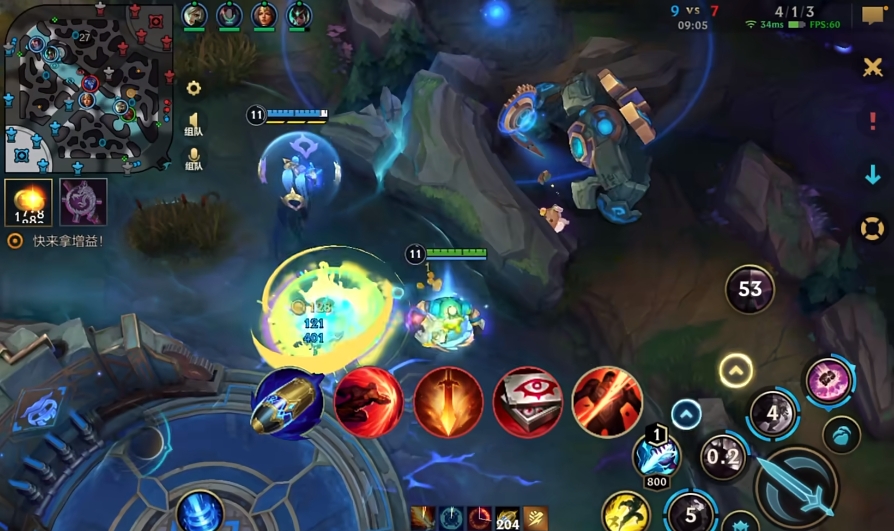Choose the red all-seeing eye box icon
Image resolution: width=894 pixels, height=531 pixels.
point(528,402)
